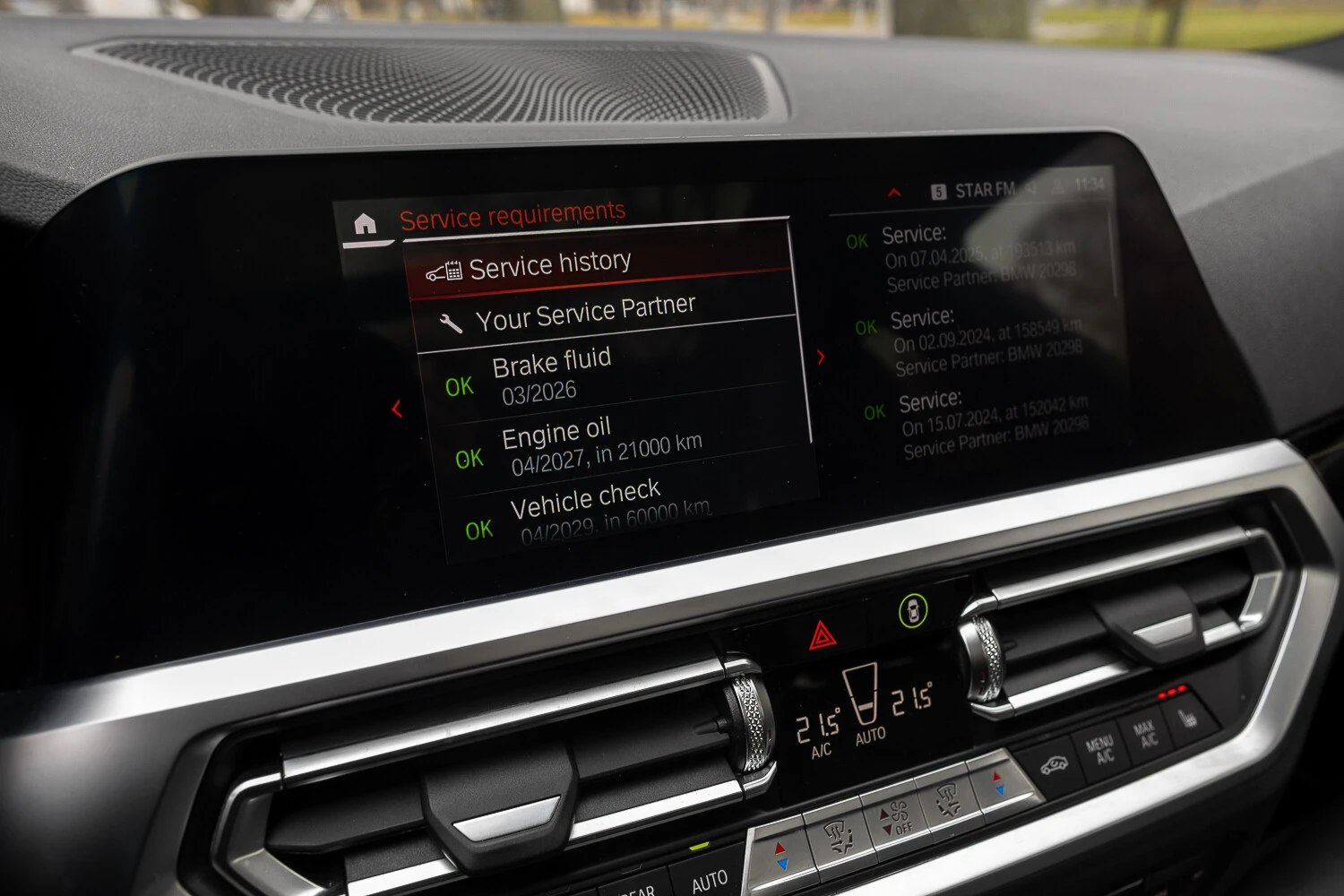Select the Vehicle check entry
This screenshot has width=1344, height=896.
[587, 511]
